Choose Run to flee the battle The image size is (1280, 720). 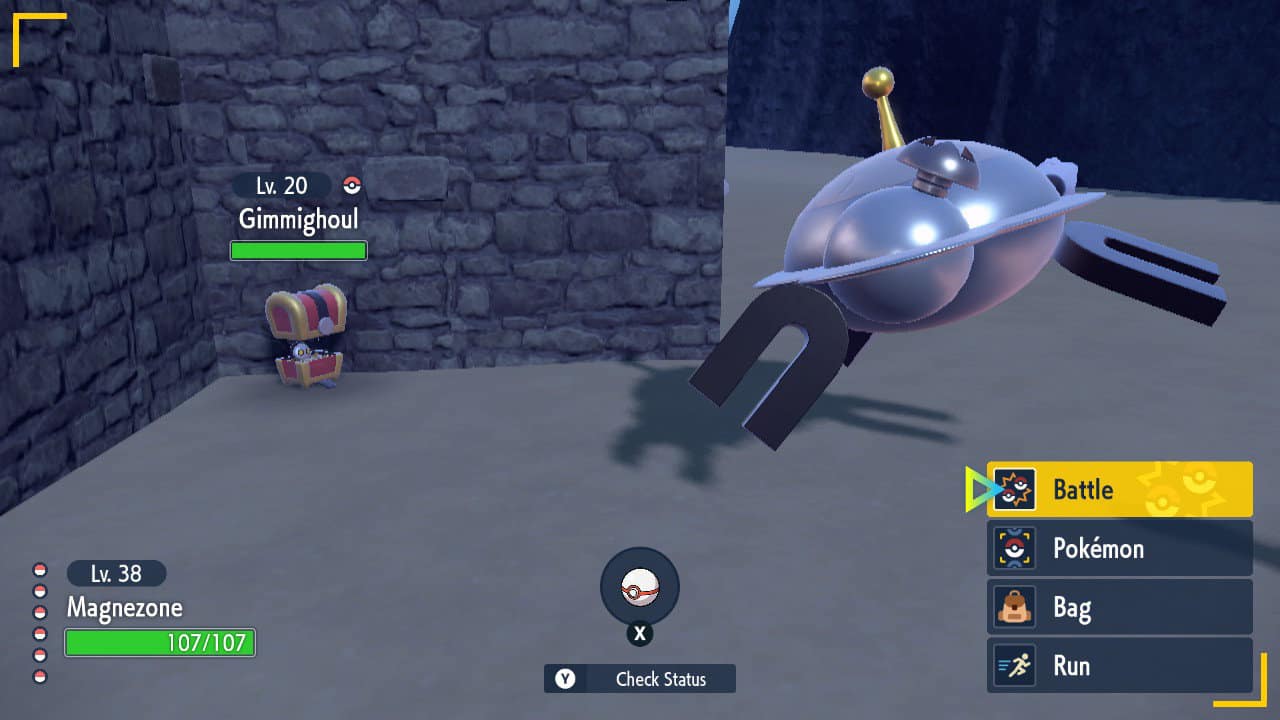pyautogui.click(x=1119, y=666)
